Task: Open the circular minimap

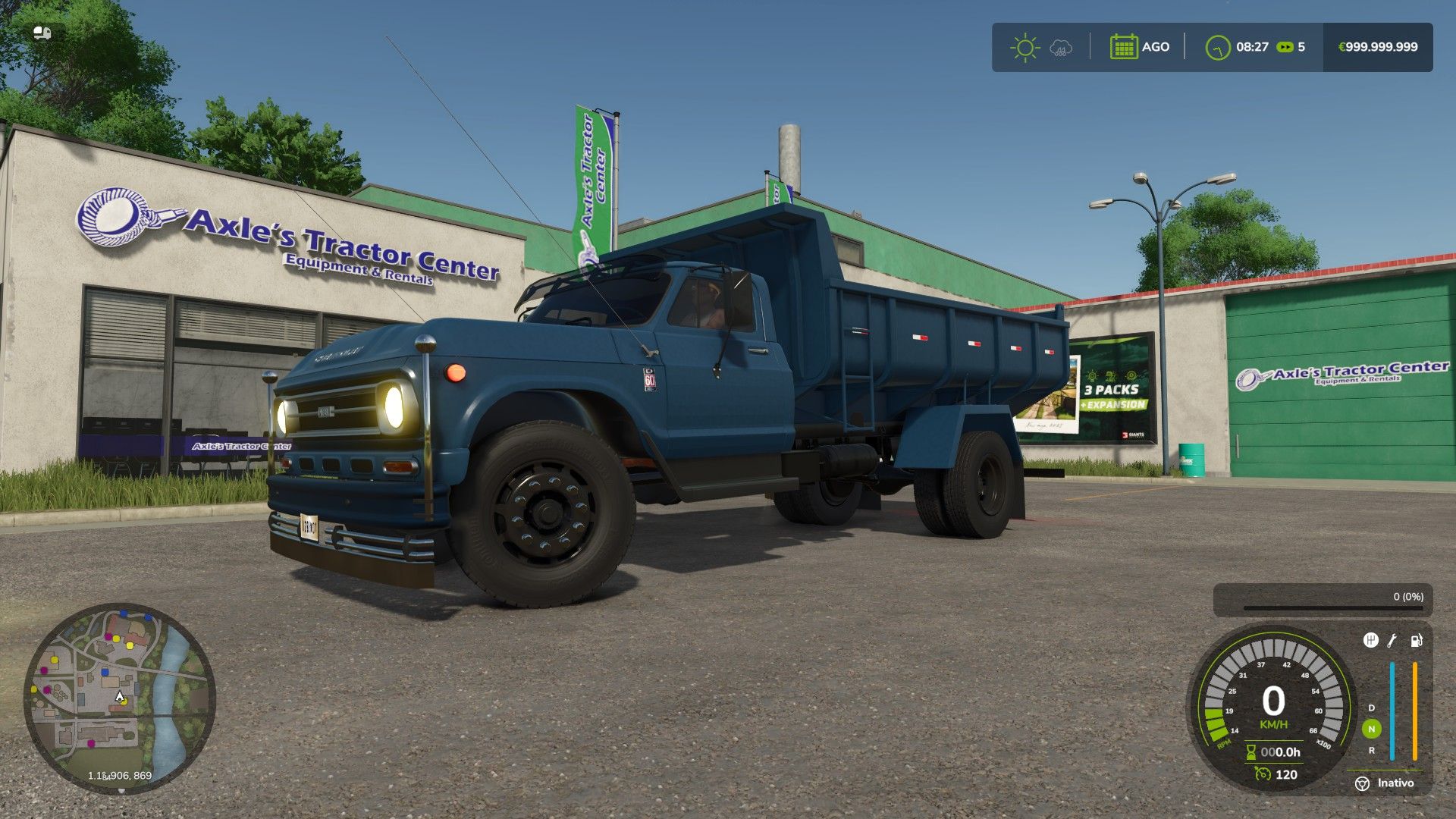Action: [x=120, y=698]
